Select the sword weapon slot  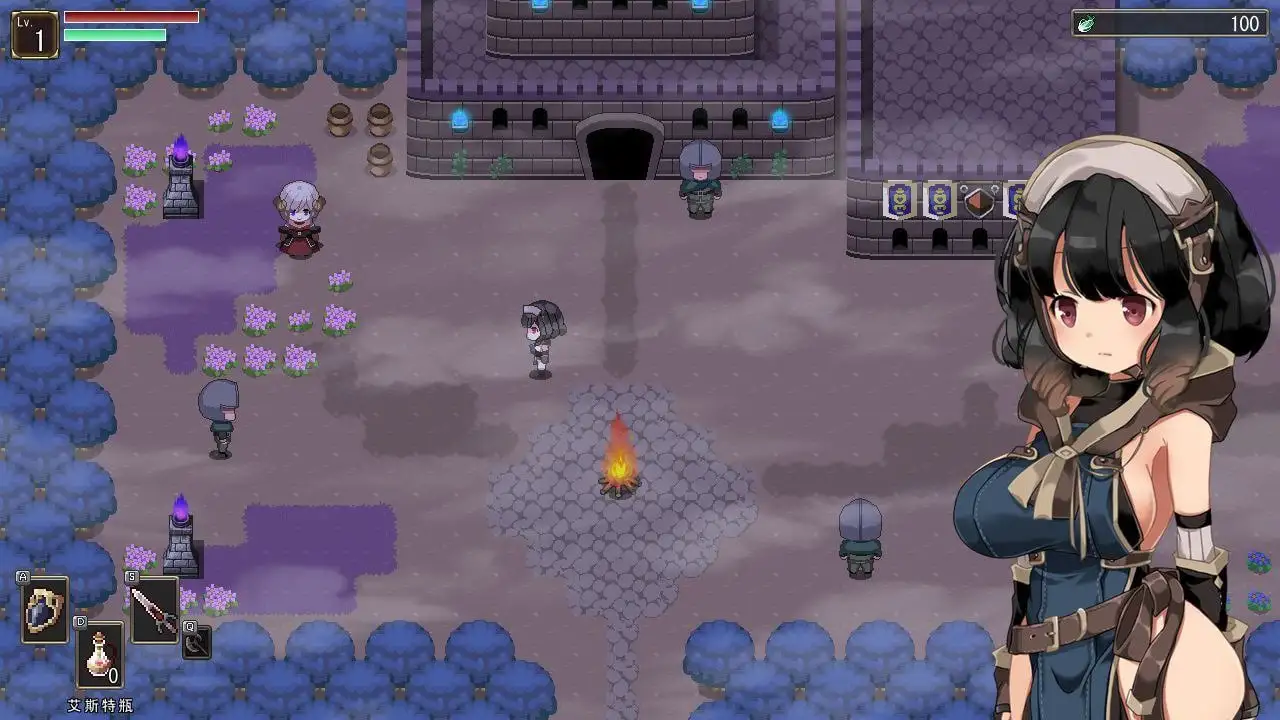(x=154, y=610)
